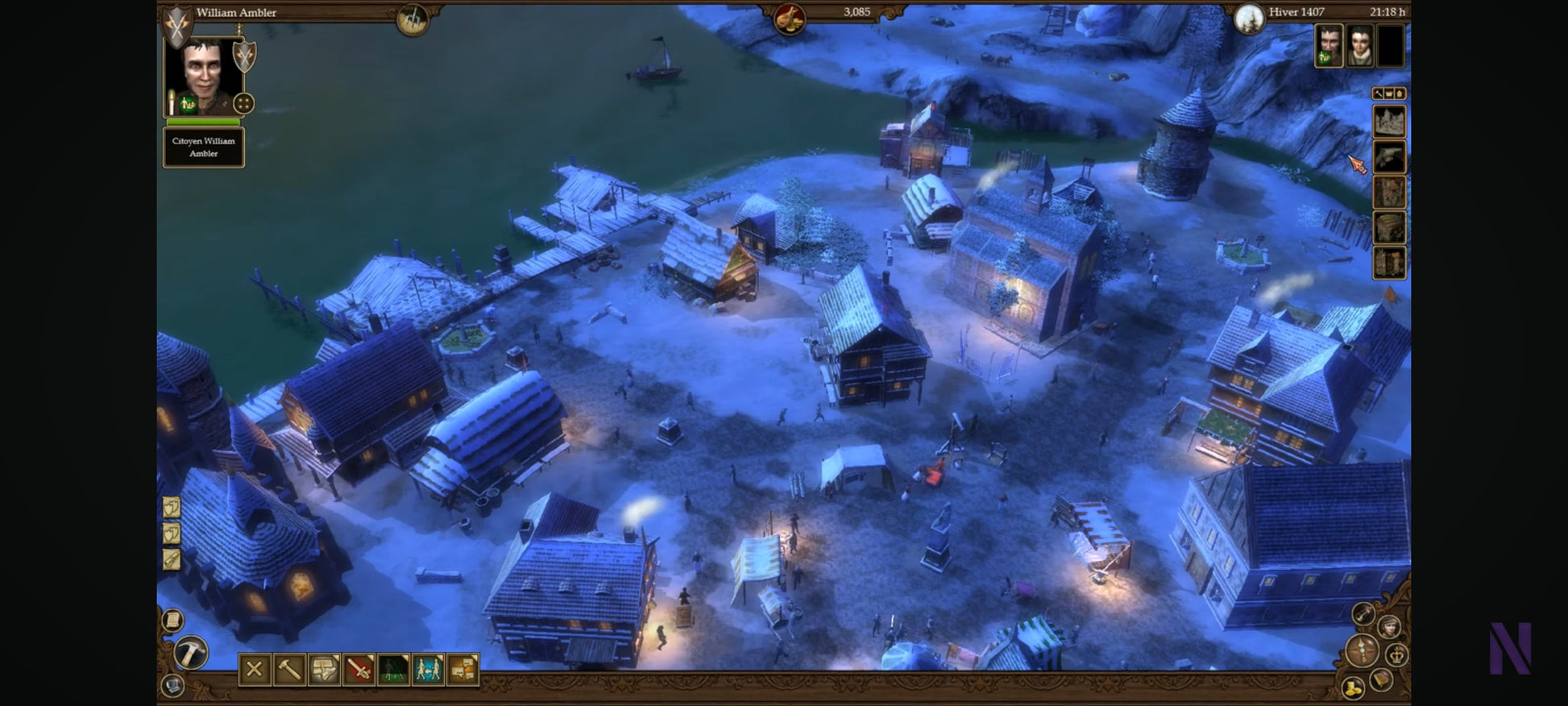Select the female family member portrait
Screen dimensions: 1568x706
point(1359,45)
